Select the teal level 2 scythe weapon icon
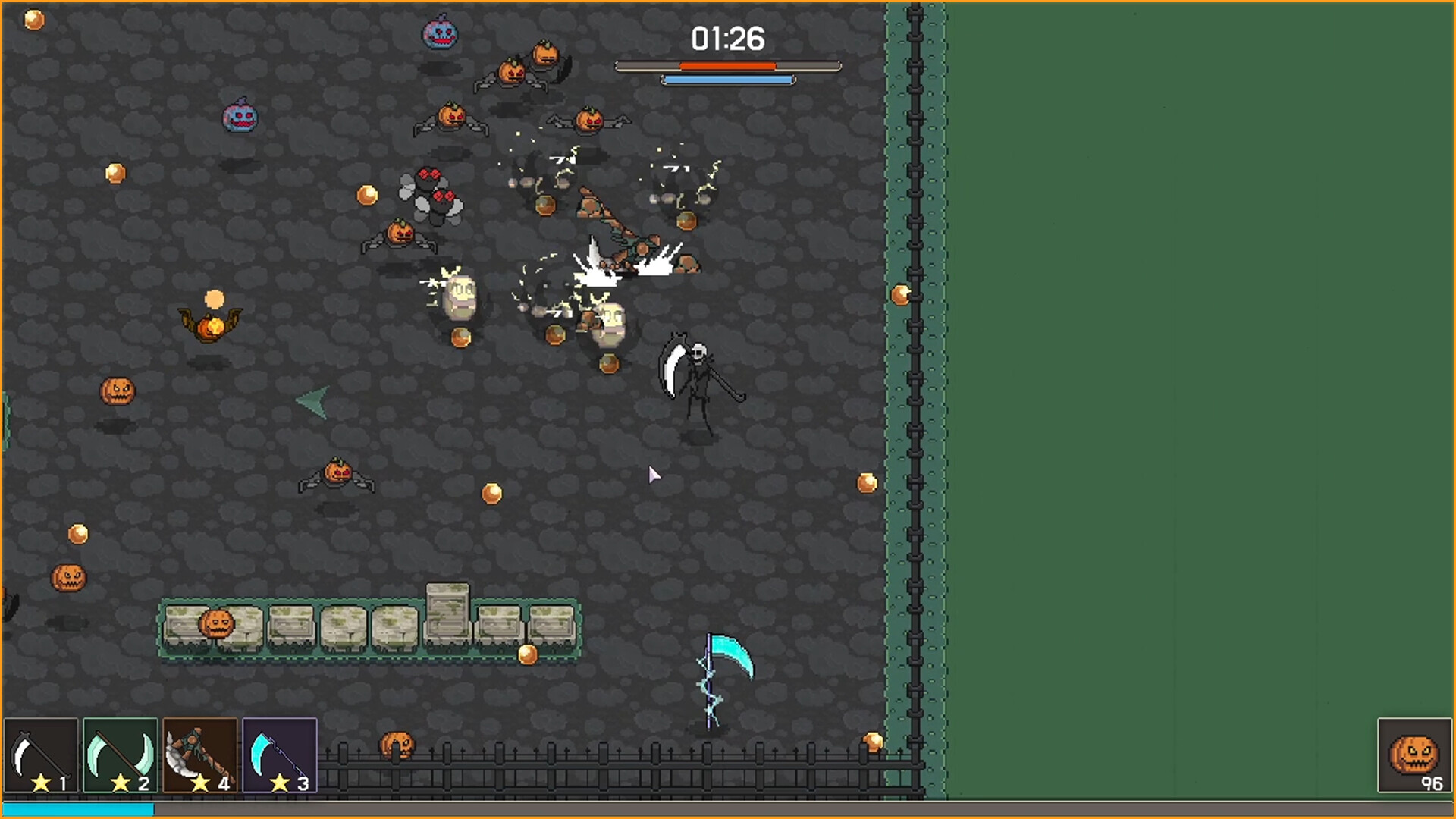1456x819 pixels. point(119,755)
